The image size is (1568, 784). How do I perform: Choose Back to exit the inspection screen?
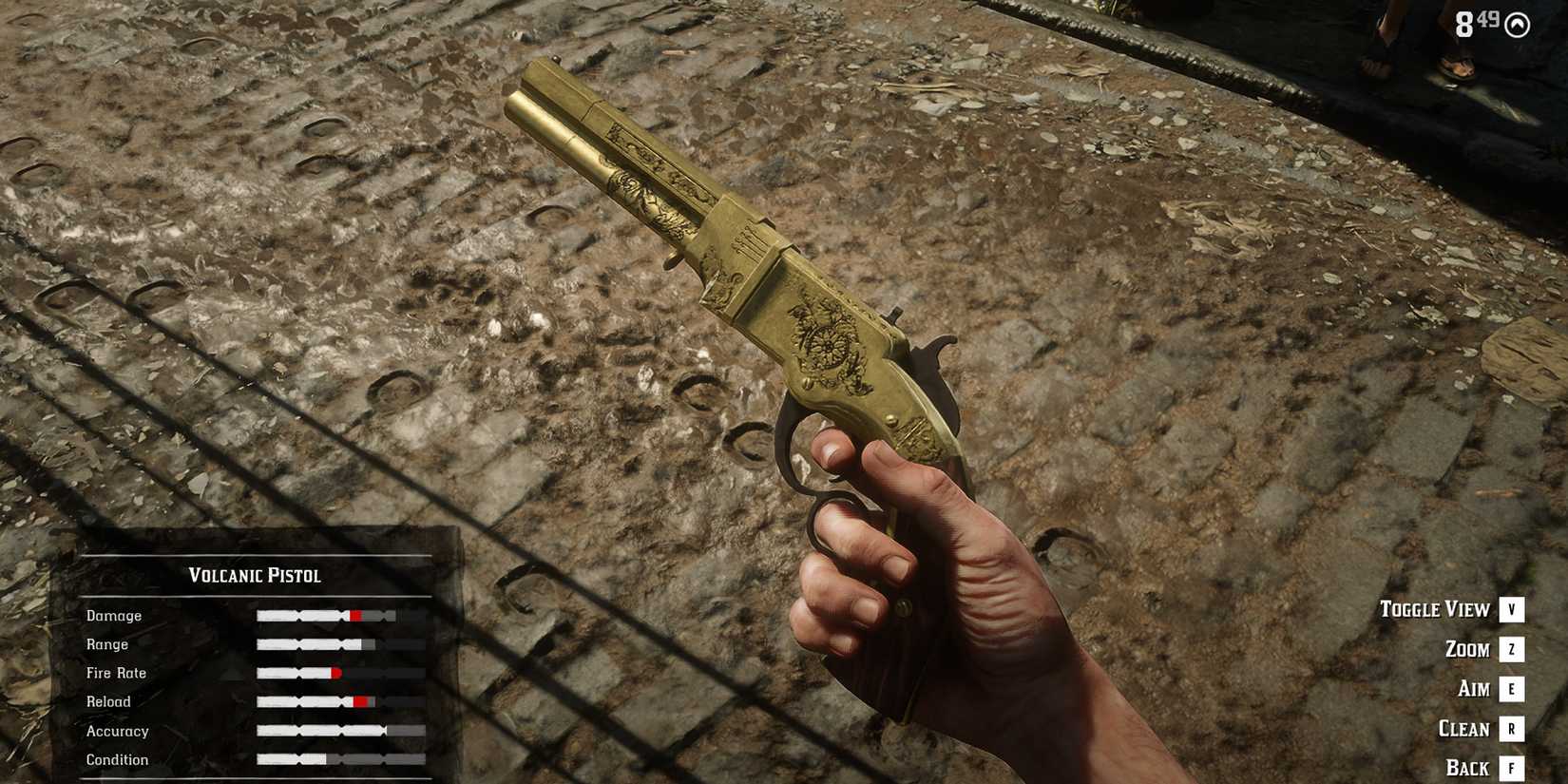[x=1470, y=767]
